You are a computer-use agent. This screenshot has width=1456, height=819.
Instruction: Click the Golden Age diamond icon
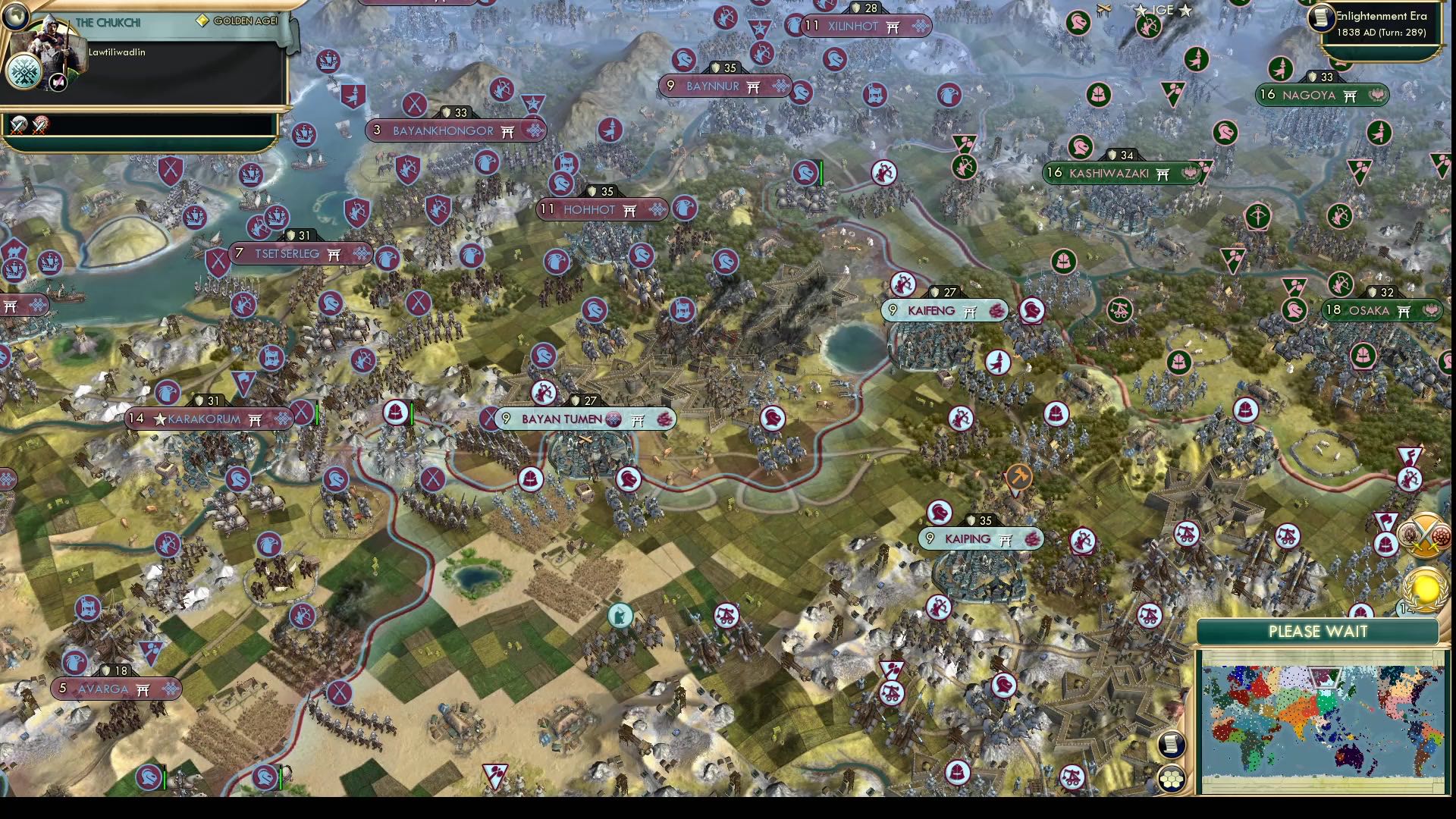[x=202, y=18]
